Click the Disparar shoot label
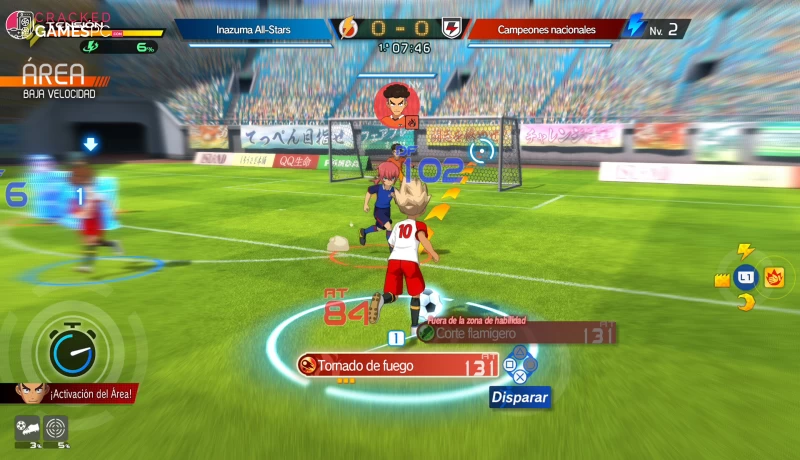This screenshot has height=460, width=800. click(519, 397)
